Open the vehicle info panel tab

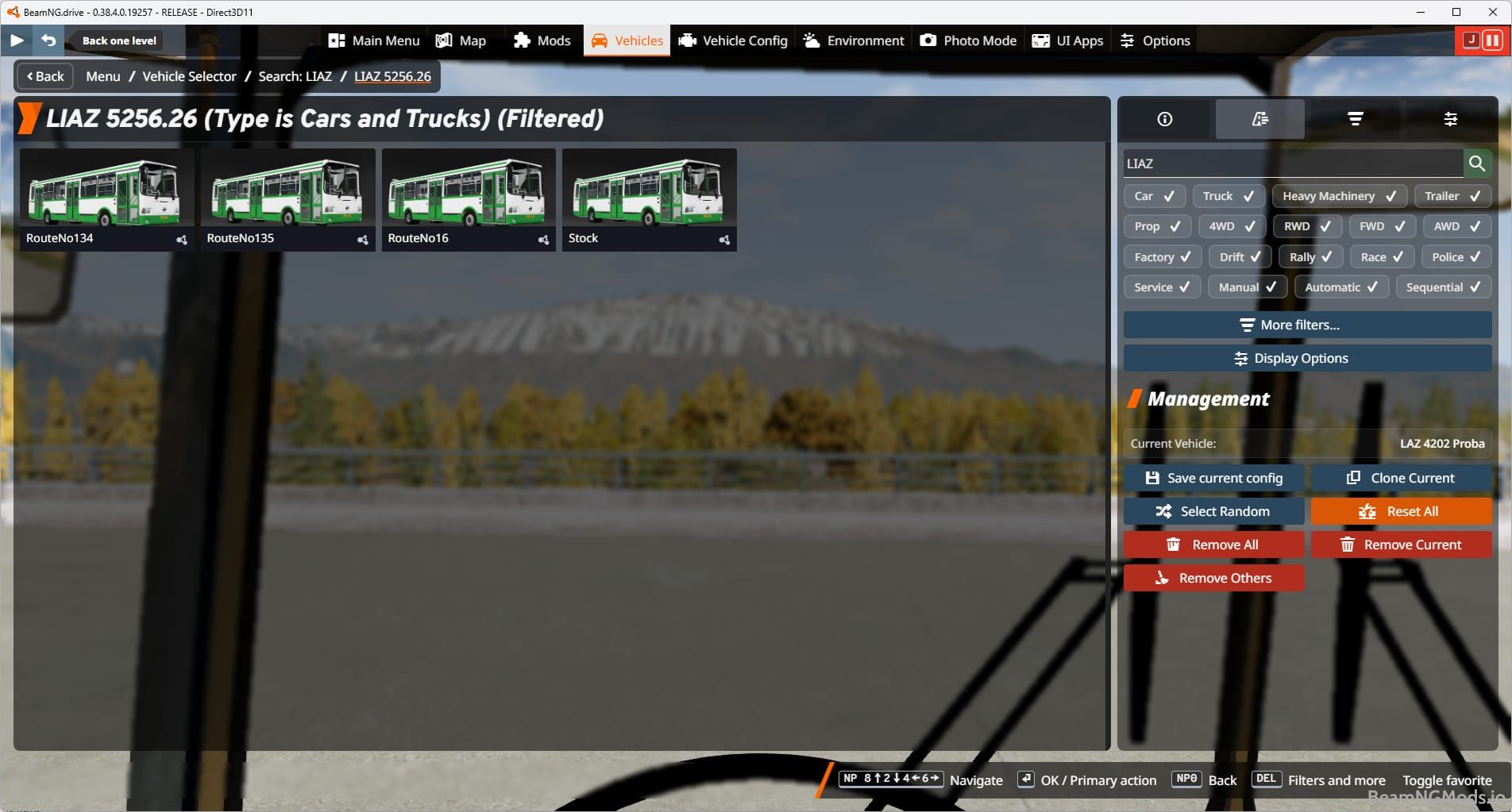(1164, 119)
